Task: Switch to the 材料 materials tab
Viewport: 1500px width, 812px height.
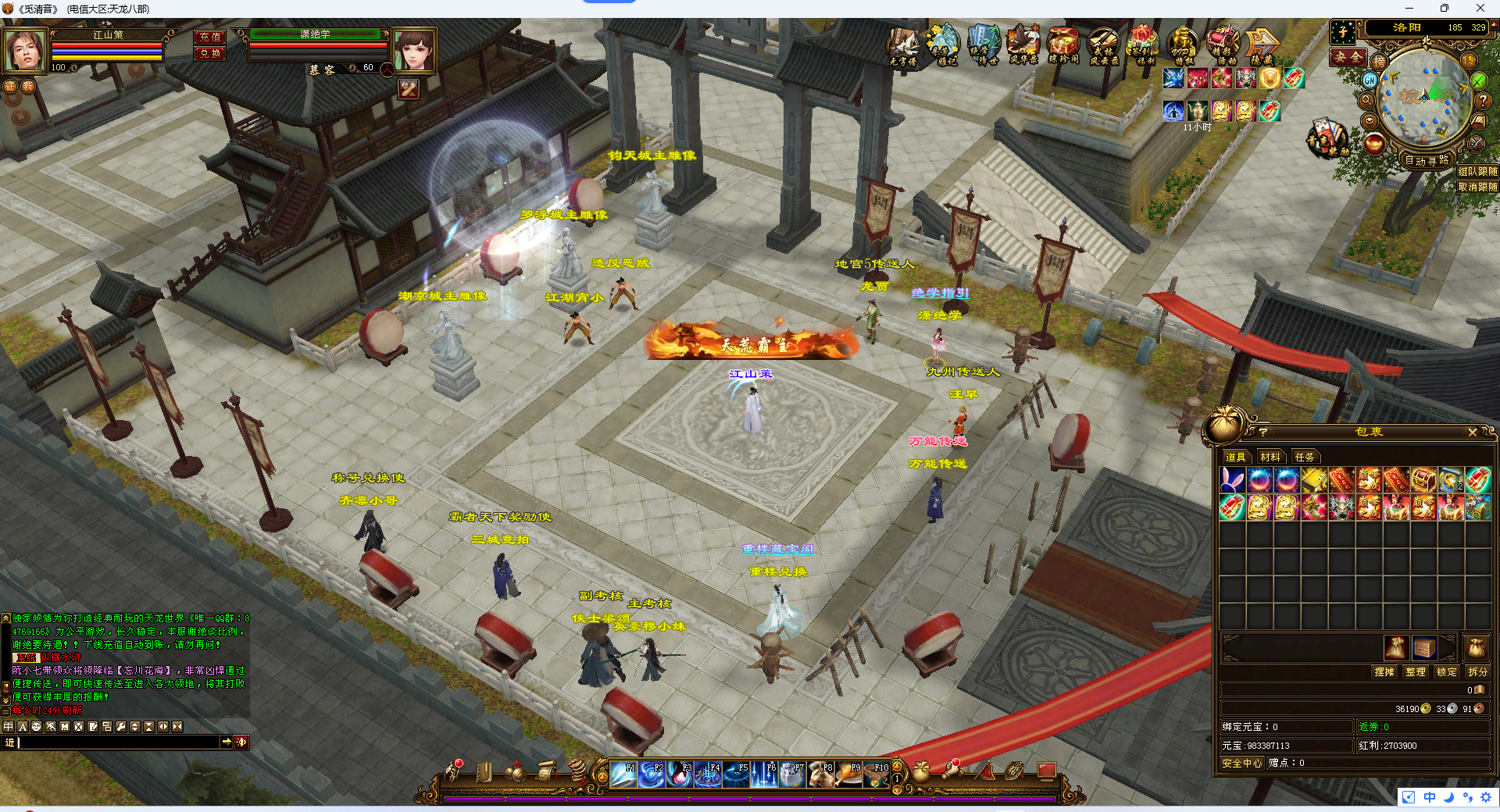Action: tap(1270, 457)
